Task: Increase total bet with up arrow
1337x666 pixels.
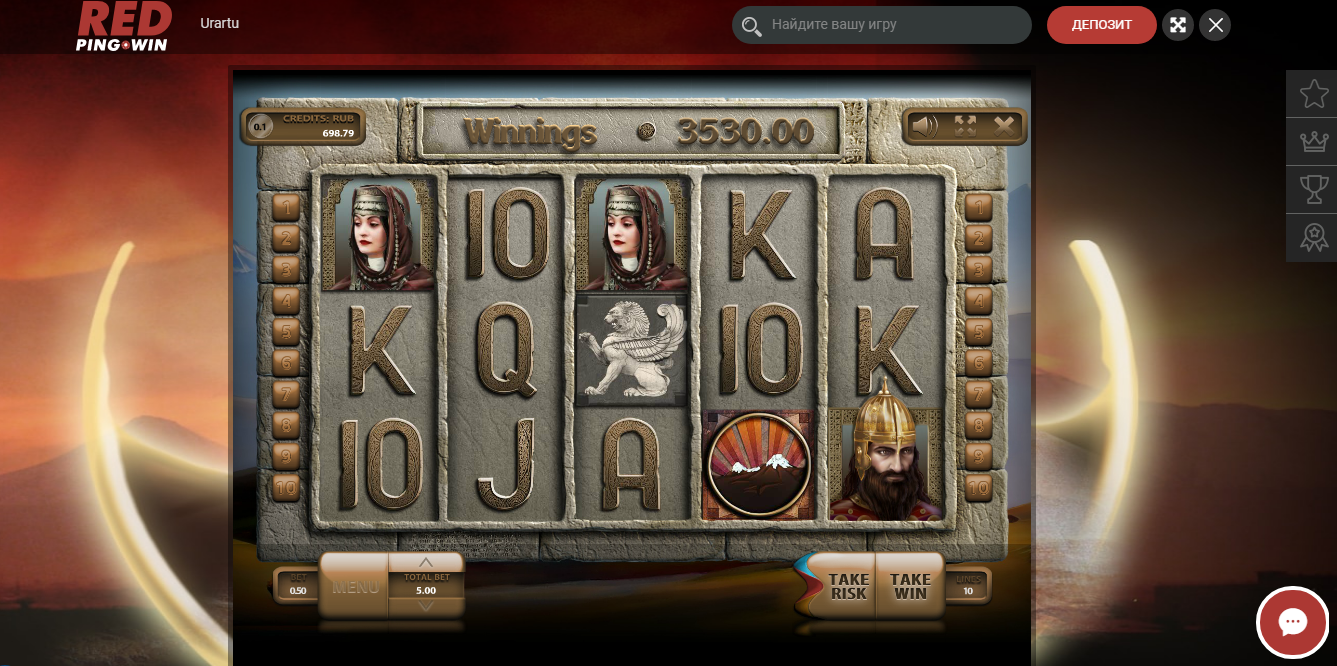Action: click(426, 562)
